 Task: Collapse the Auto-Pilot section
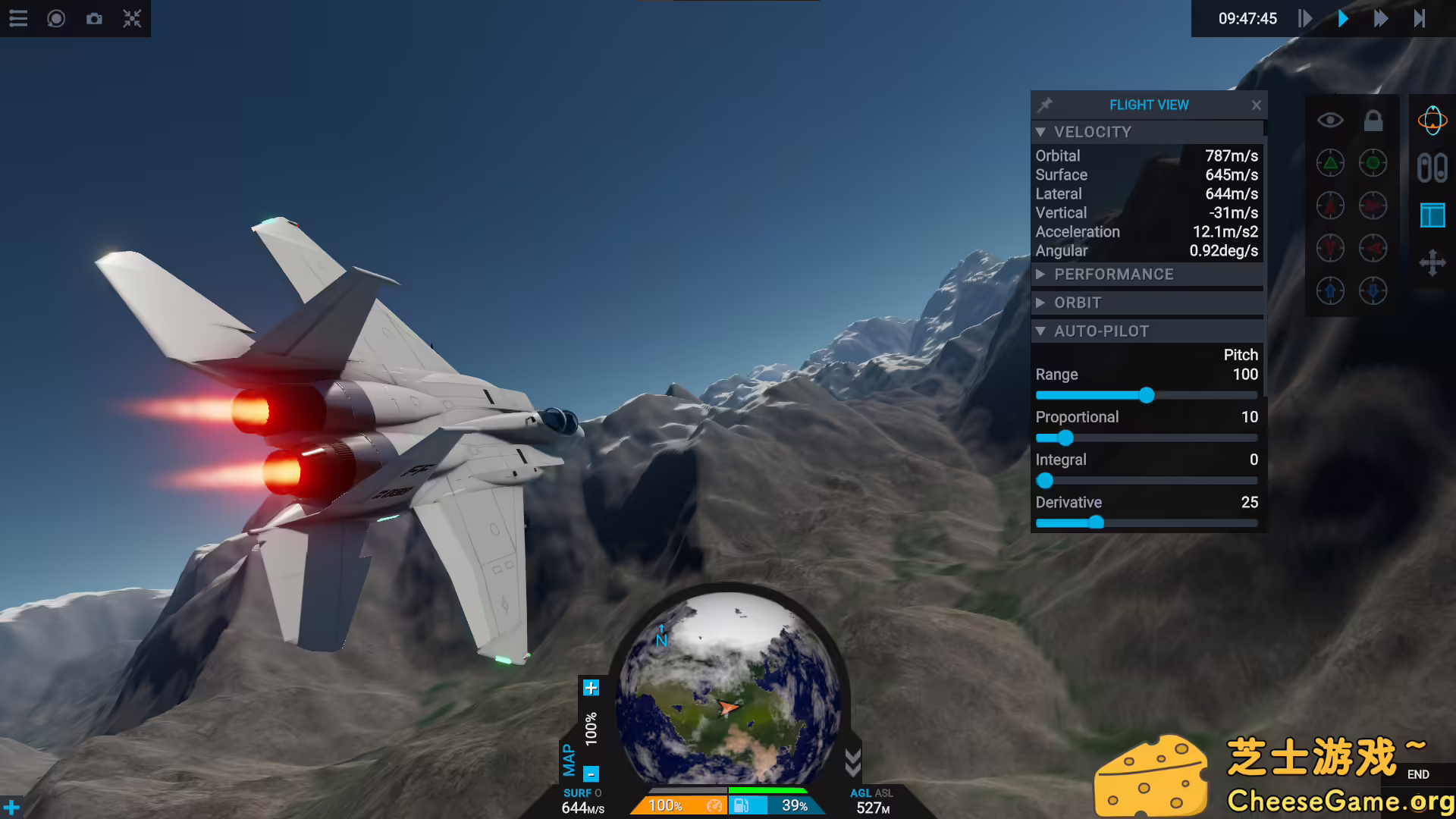1040,331
